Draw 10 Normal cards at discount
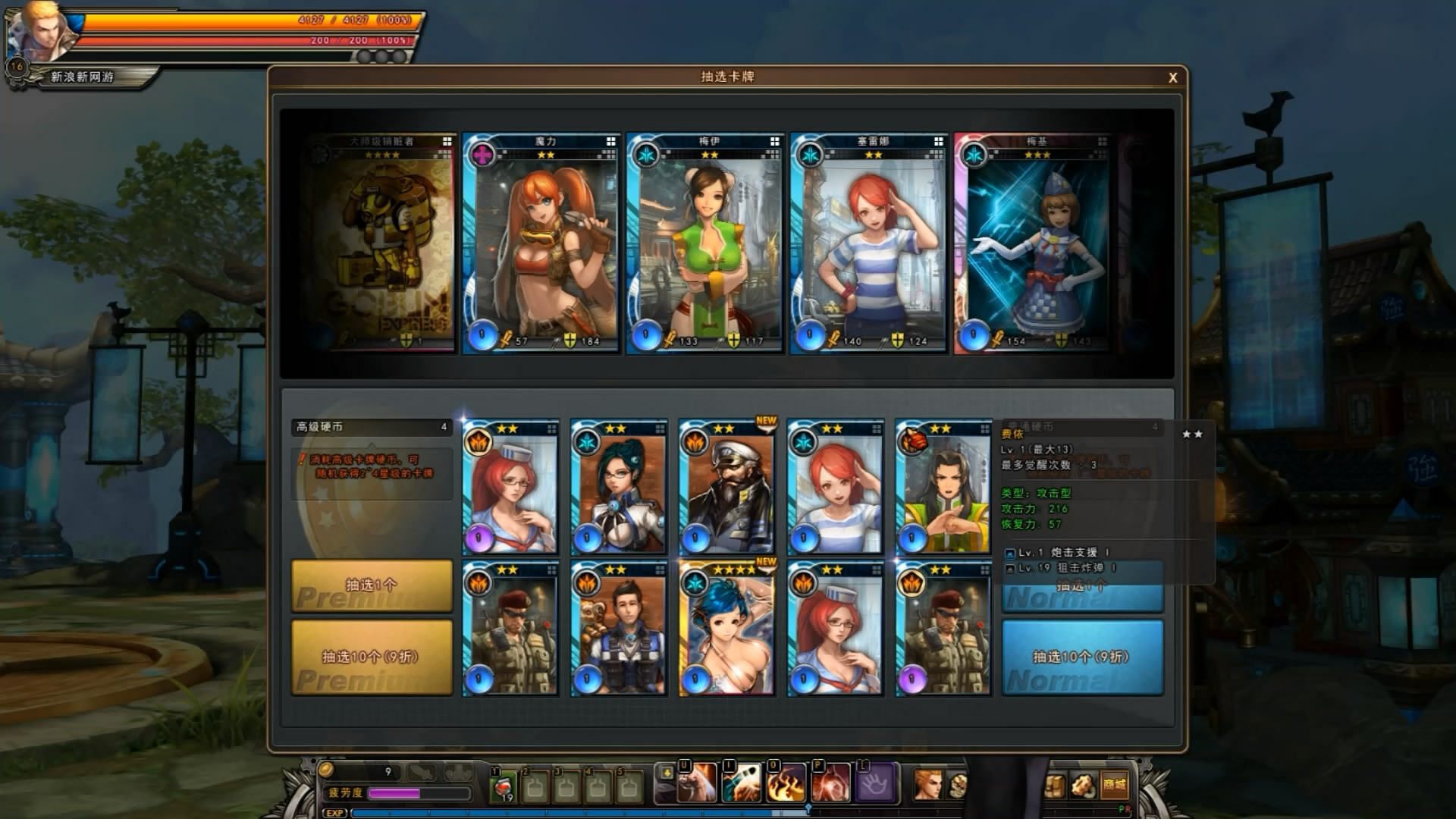 coord(1082,657)
